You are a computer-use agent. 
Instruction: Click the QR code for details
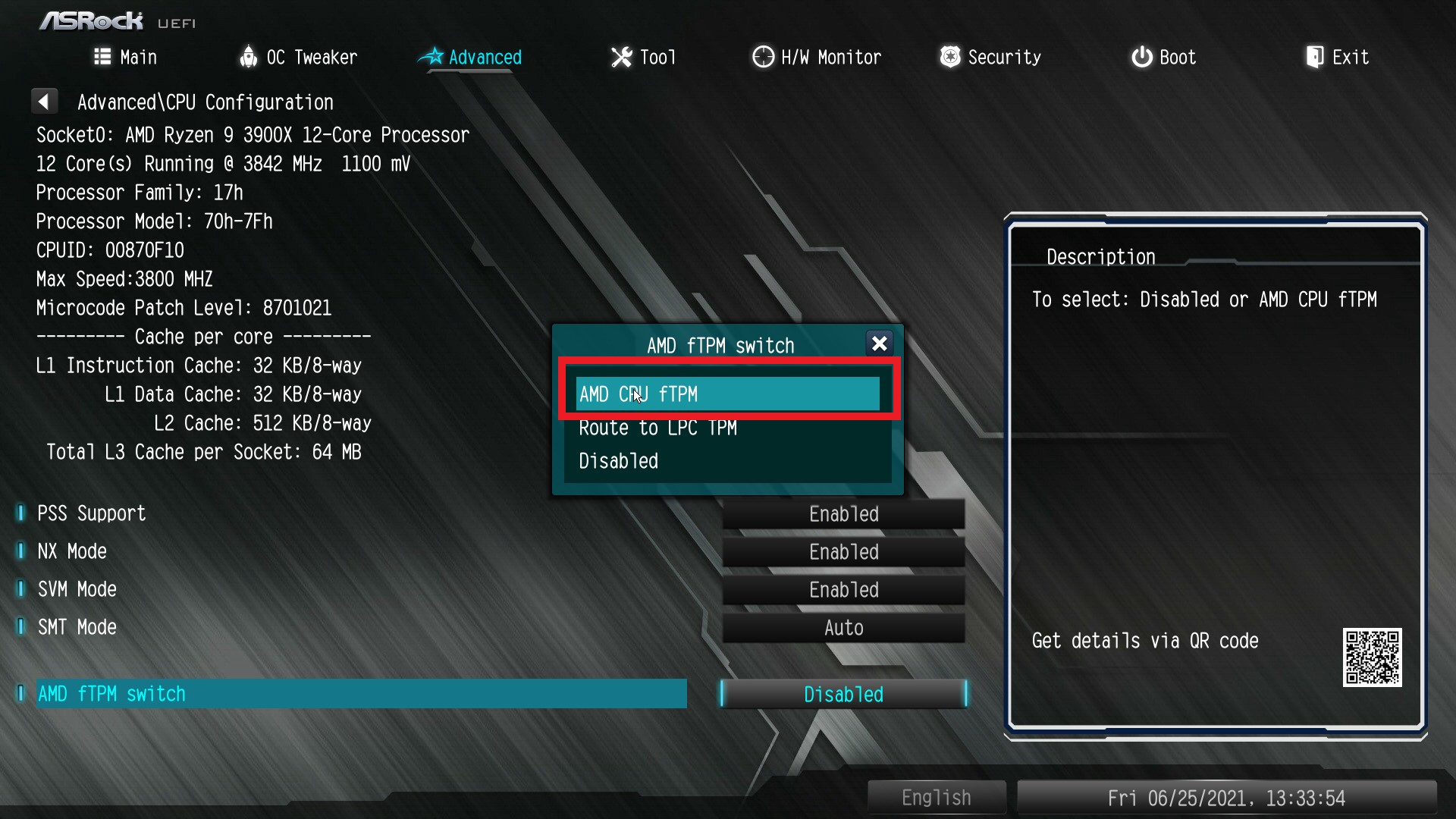(1371, 658)
